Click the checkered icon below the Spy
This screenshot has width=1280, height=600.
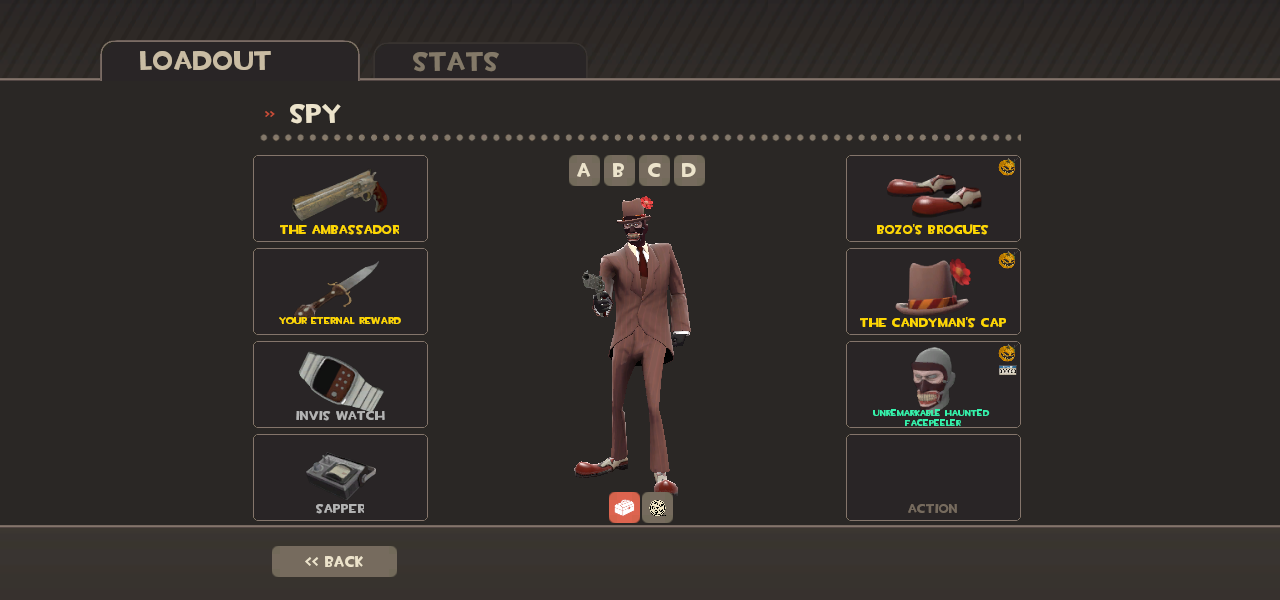(657, 507)
